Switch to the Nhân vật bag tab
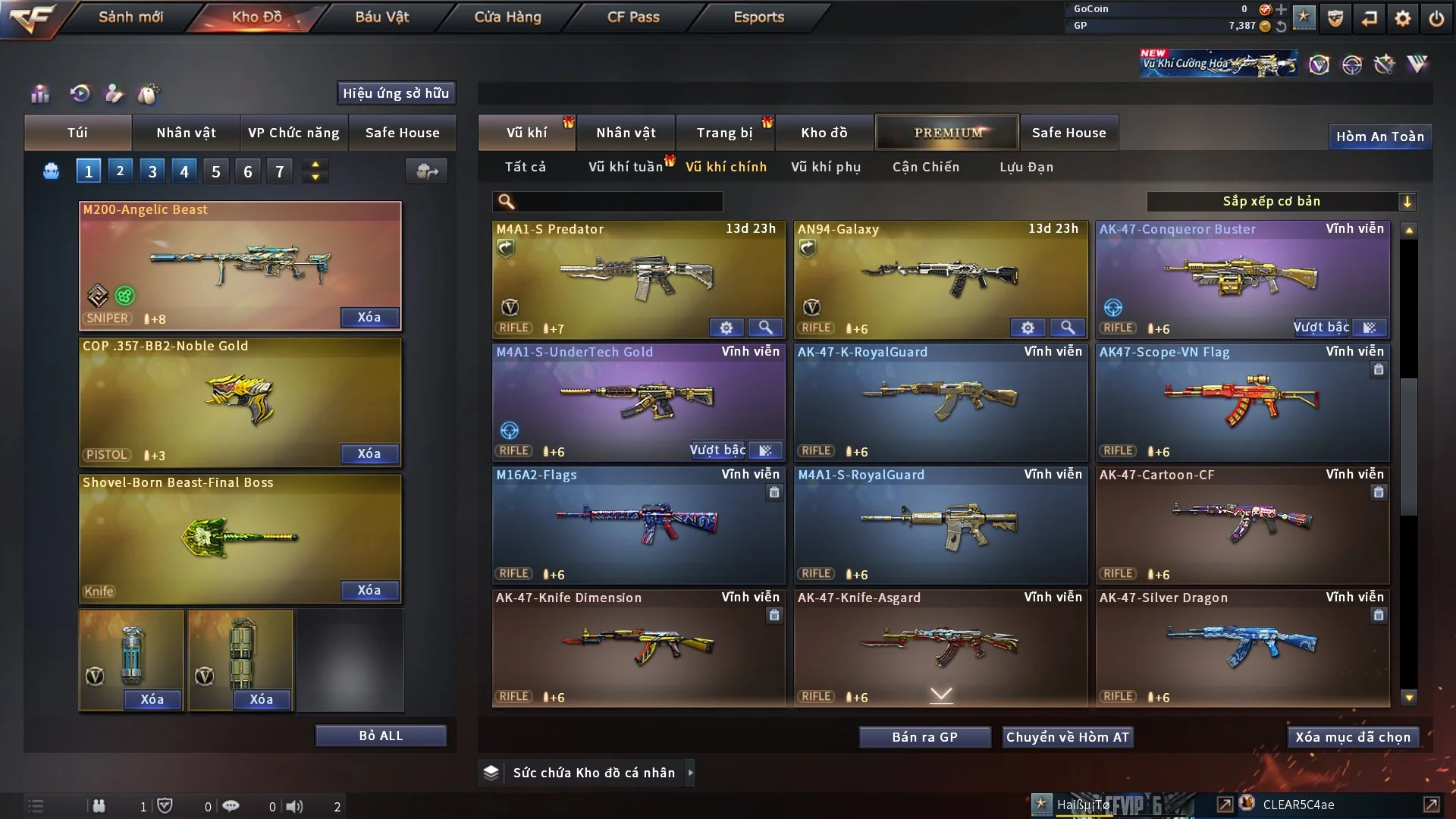This screenshot has height=819, width=1456. (x=186, y=133)
